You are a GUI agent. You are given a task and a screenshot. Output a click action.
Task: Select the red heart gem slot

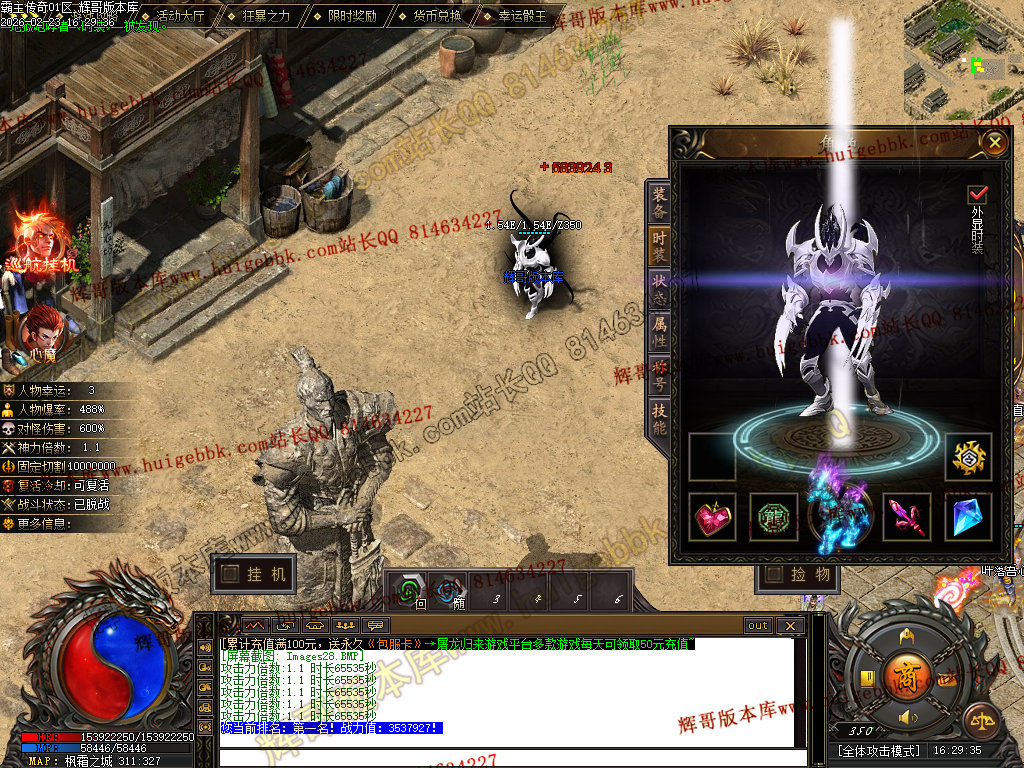pos(713,517)
